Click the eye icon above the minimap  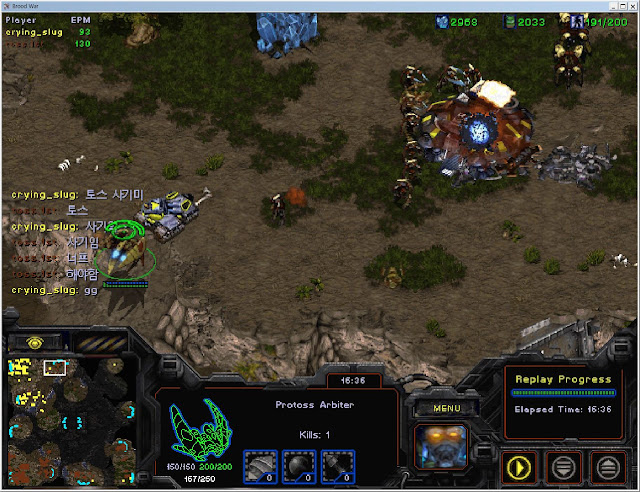click(32, 342)
